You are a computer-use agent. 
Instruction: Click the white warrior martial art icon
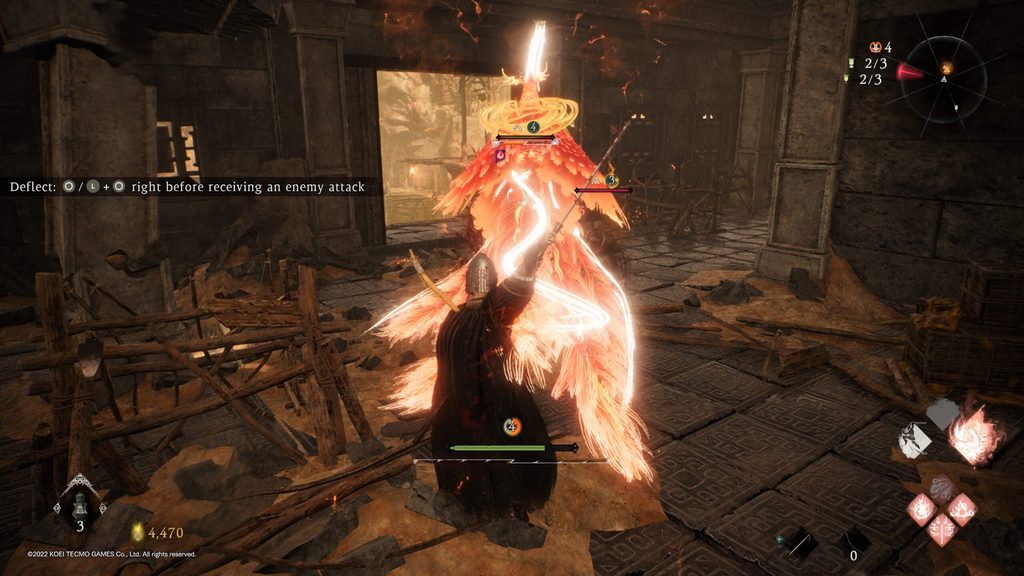click(914, 440)
